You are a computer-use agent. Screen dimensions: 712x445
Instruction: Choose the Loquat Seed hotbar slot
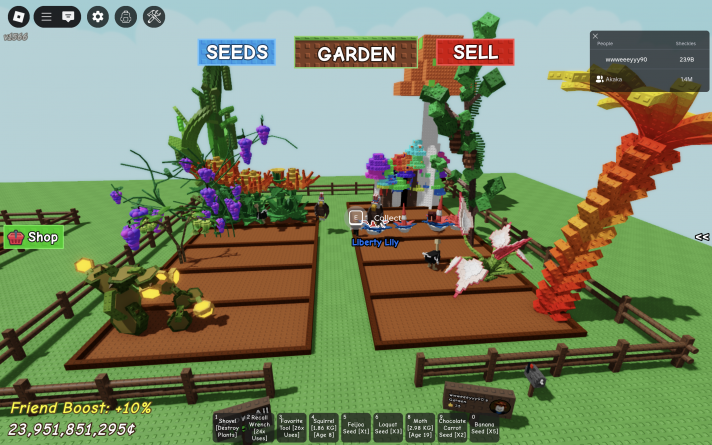(x=388, y=428)
